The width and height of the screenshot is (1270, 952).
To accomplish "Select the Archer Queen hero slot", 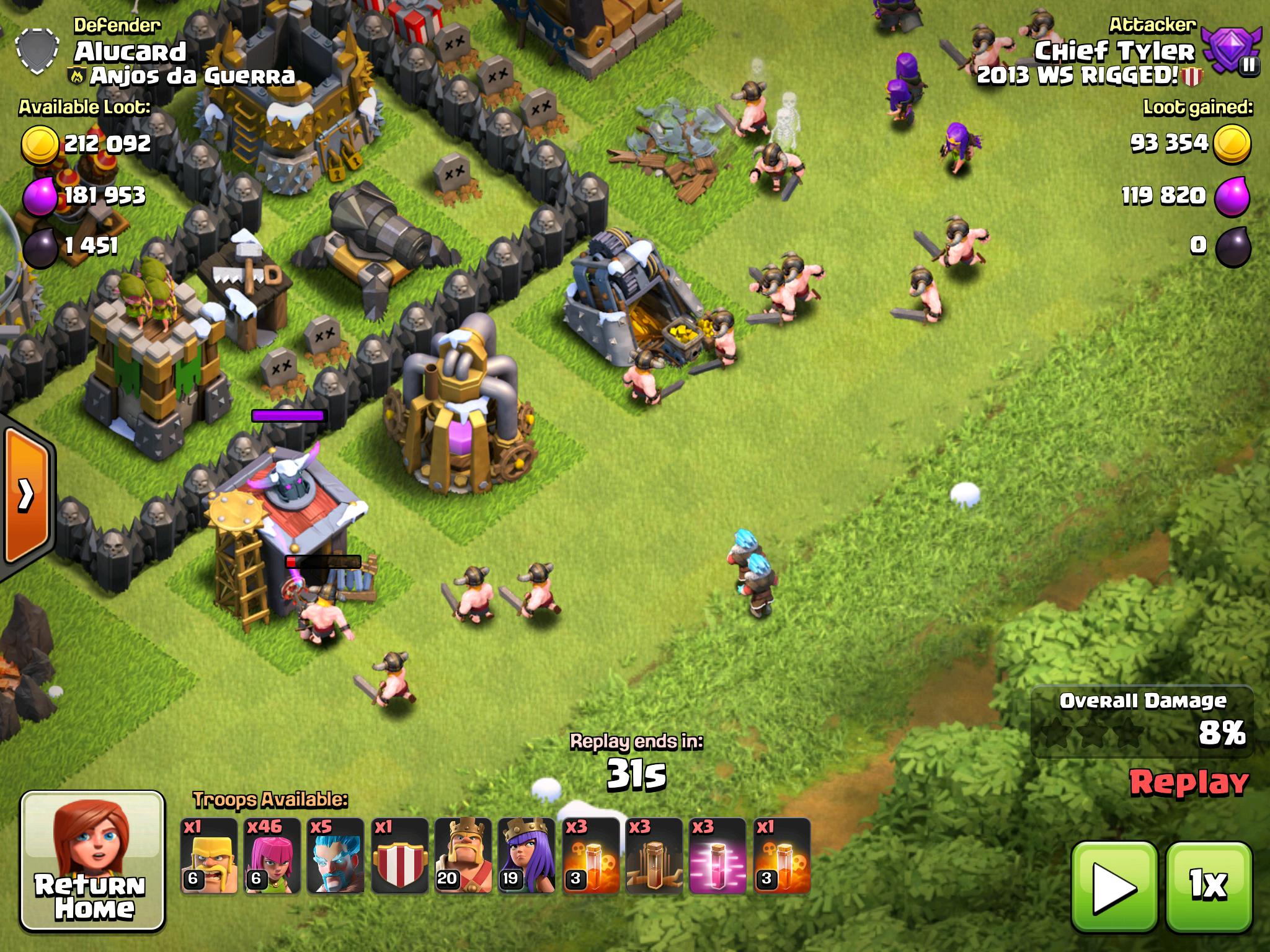I will 526,856.
